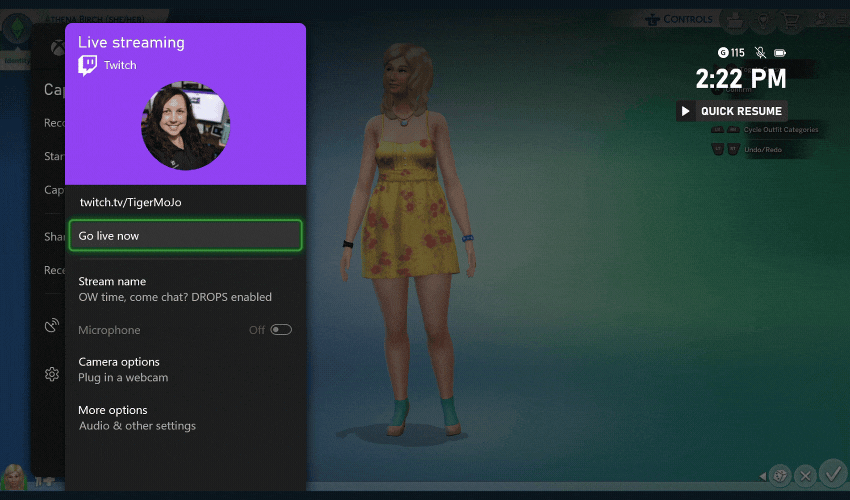The image size is (850, 500).
Task: Start streaming with Go live now
Action: (x=185, y=236)
